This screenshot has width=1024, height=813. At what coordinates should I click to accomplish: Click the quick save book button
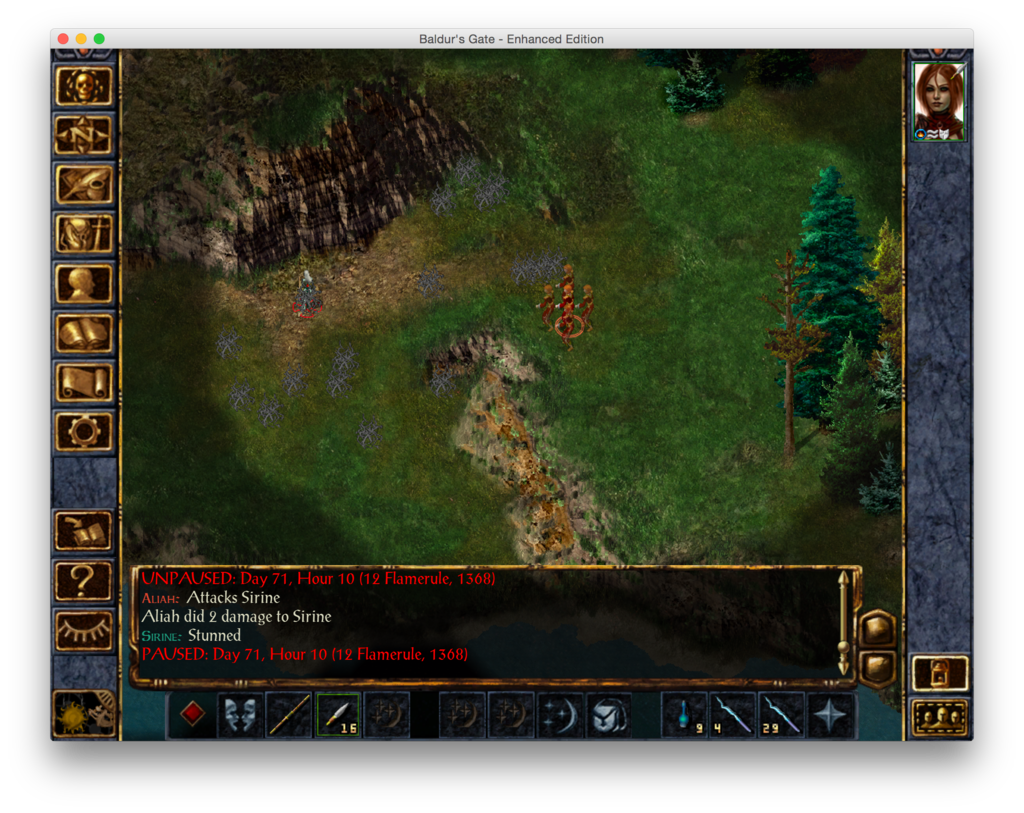[84, 531]
